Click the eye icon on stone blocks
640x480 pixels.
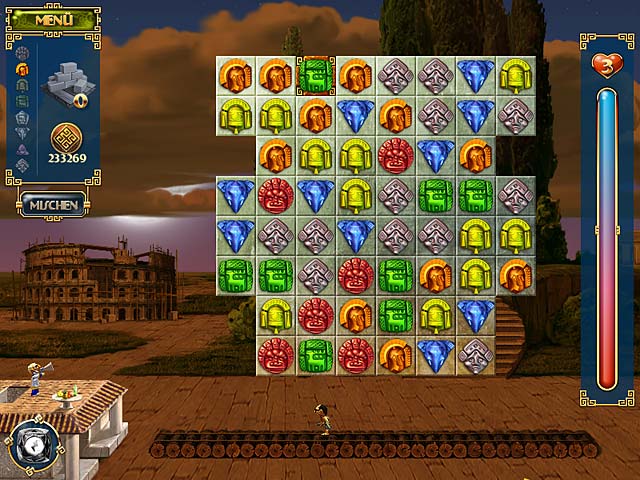(x=80, y=99)
